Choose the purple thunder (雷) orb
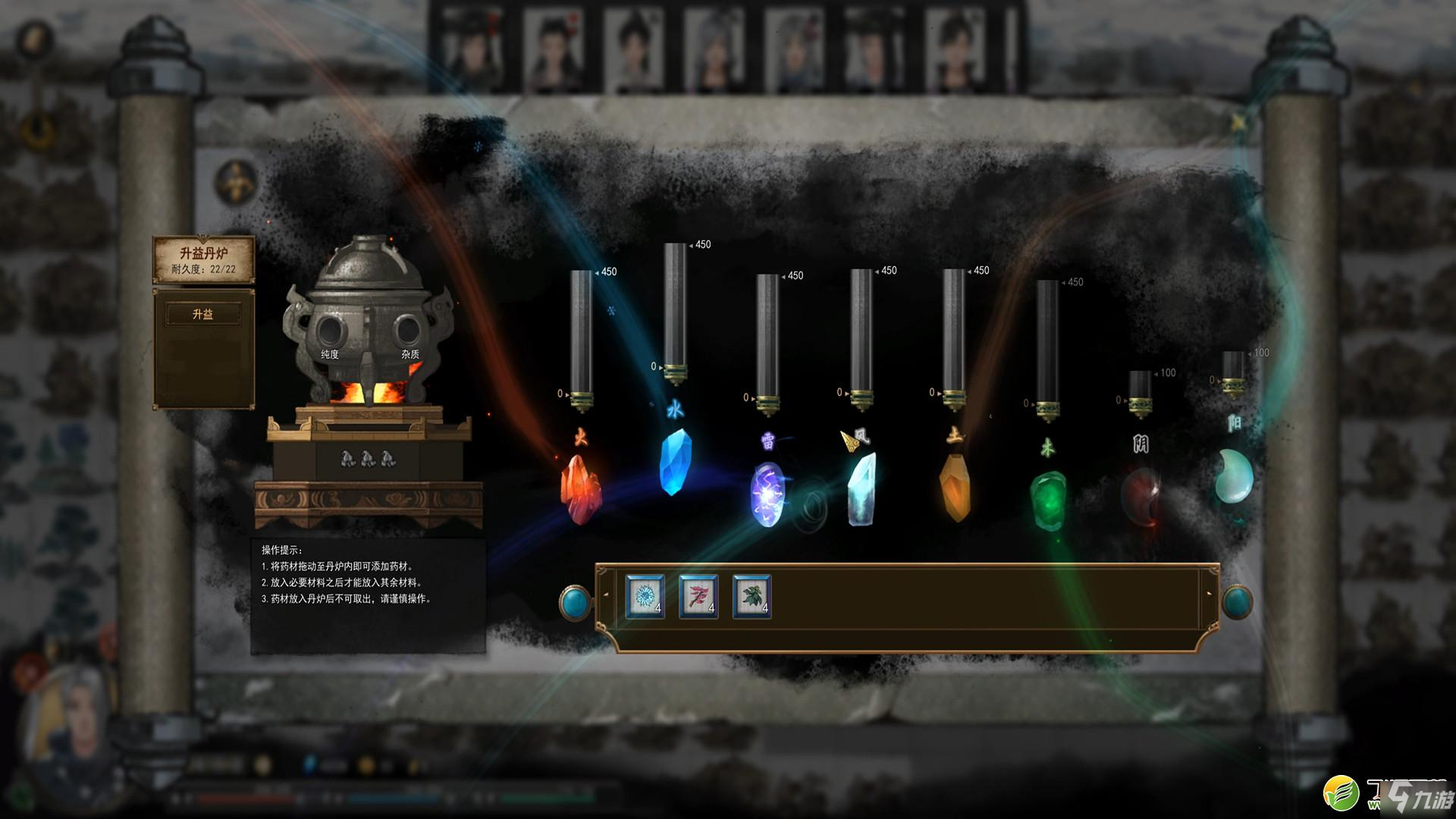The width and height of the screenshot is (1456, 819). pyautogui.click(x=767, y=494)
